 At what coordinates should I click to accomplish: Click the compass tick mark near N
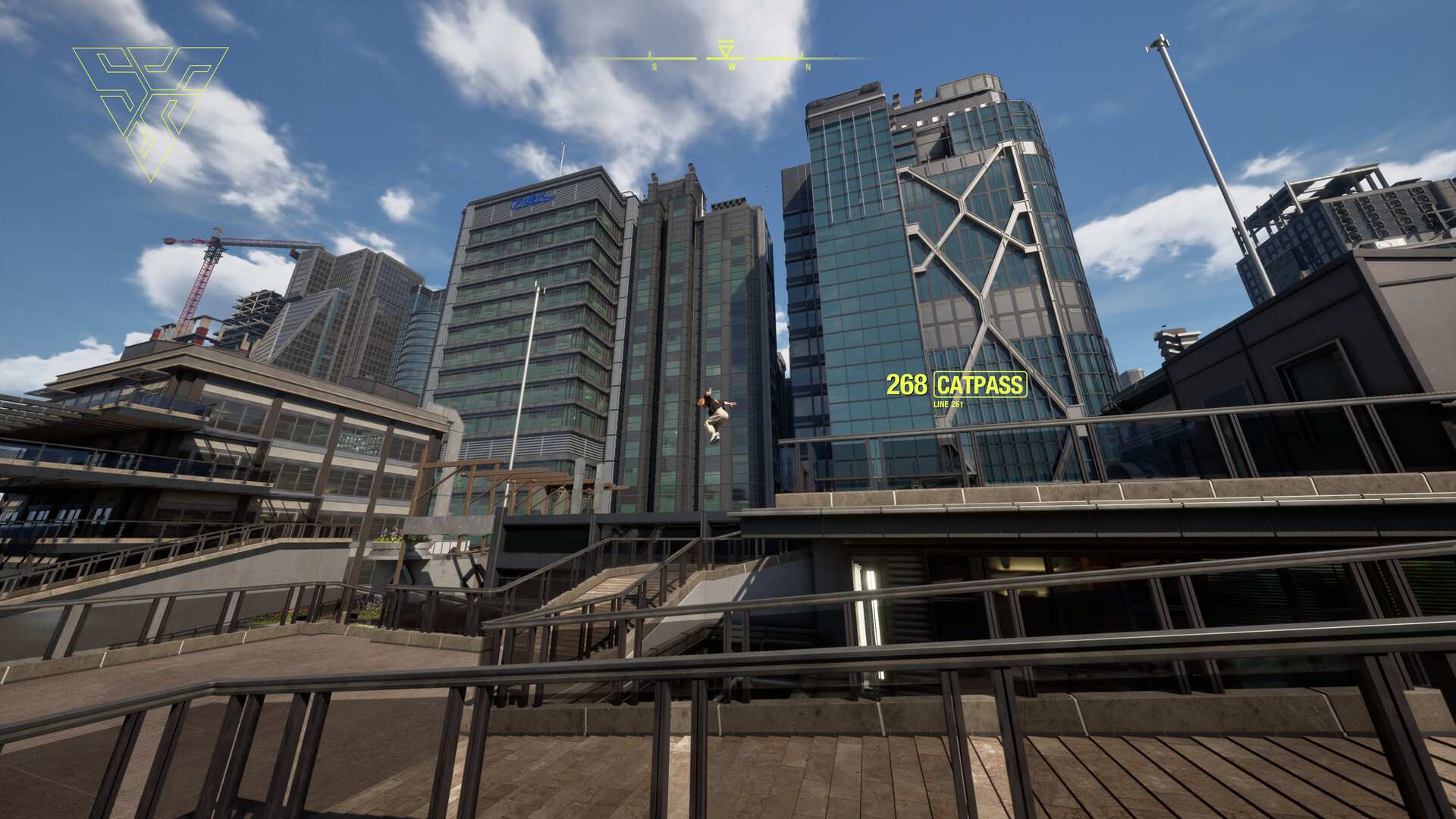coord(802,55)
